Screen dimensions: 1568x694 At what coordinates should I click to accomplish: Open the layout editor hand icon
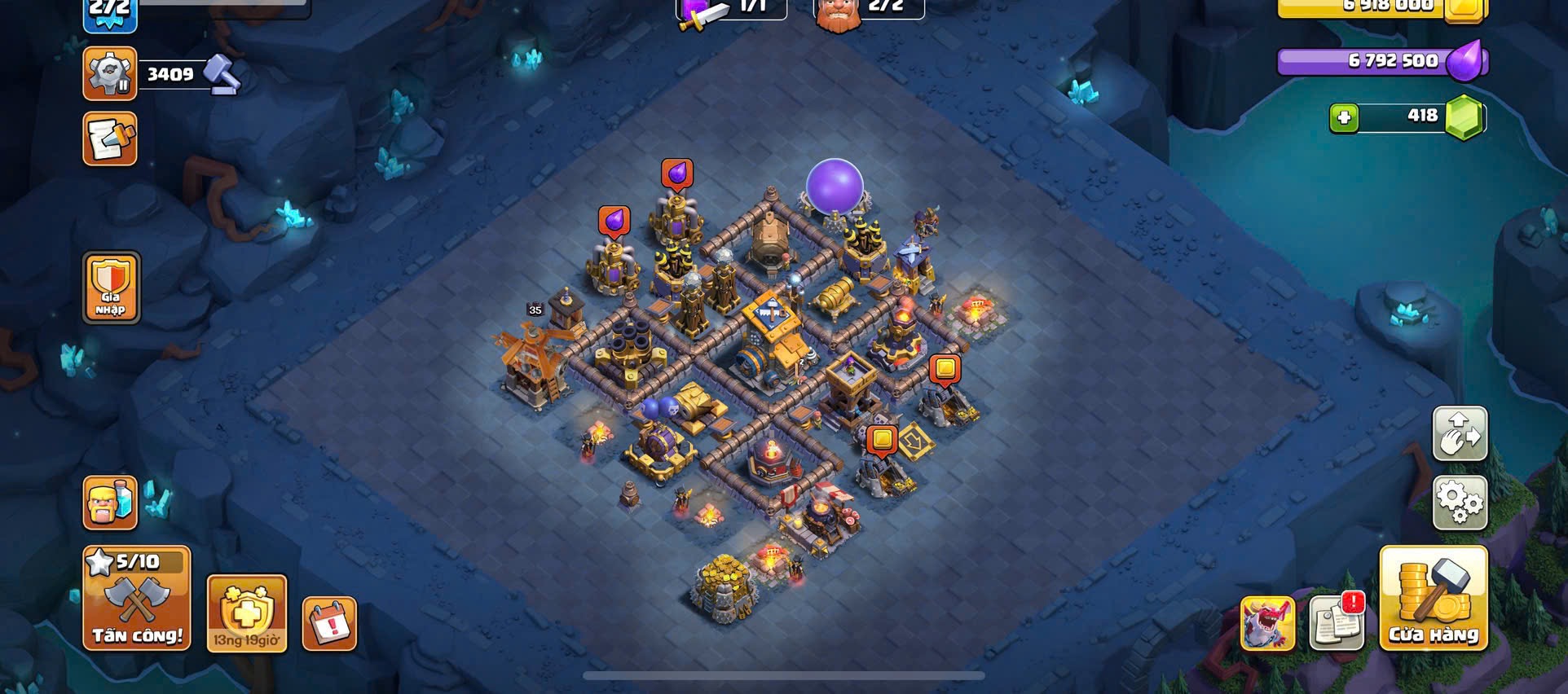[1460, 434]
